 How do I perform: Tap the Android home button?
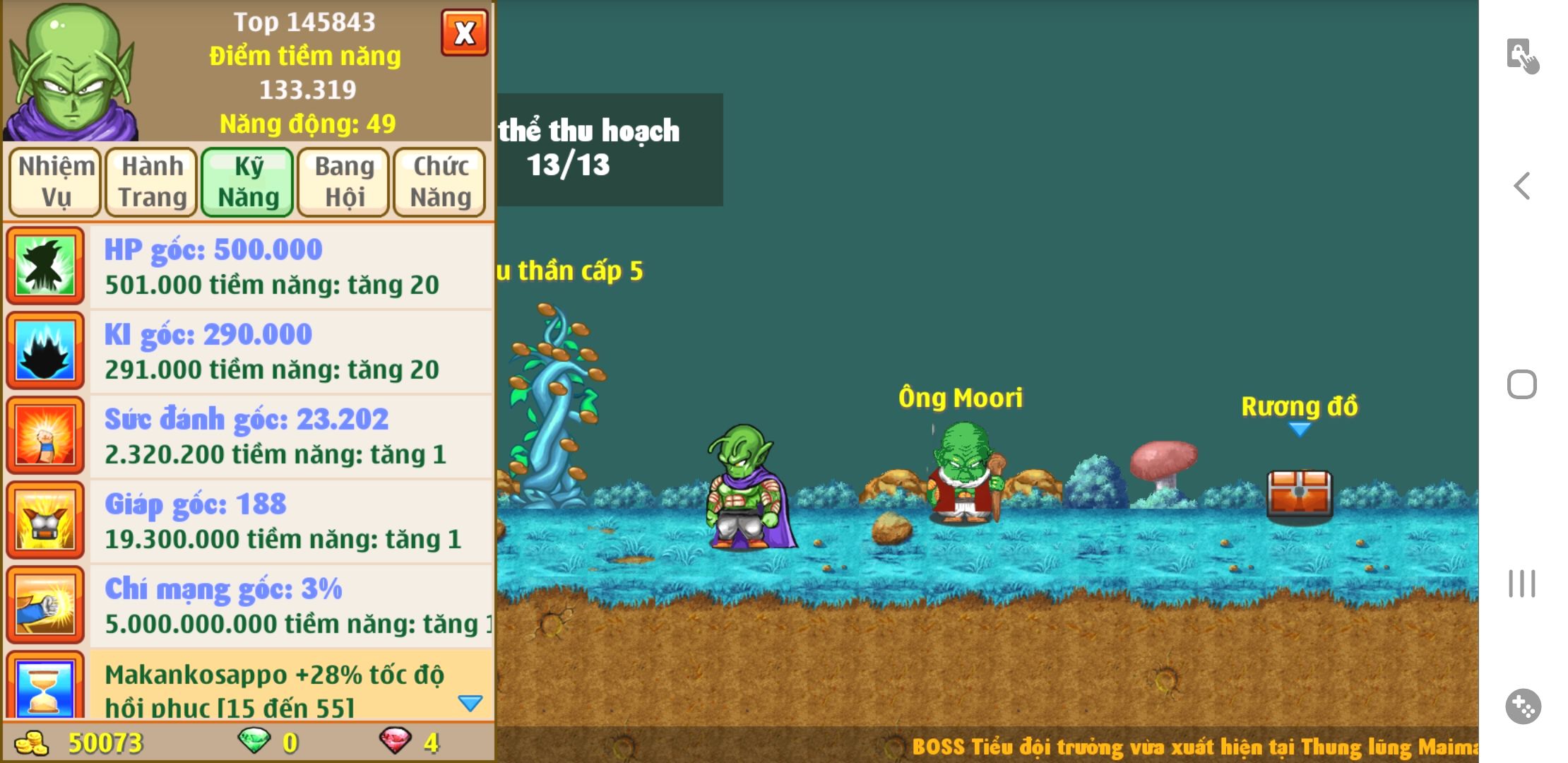[1522, 385]
